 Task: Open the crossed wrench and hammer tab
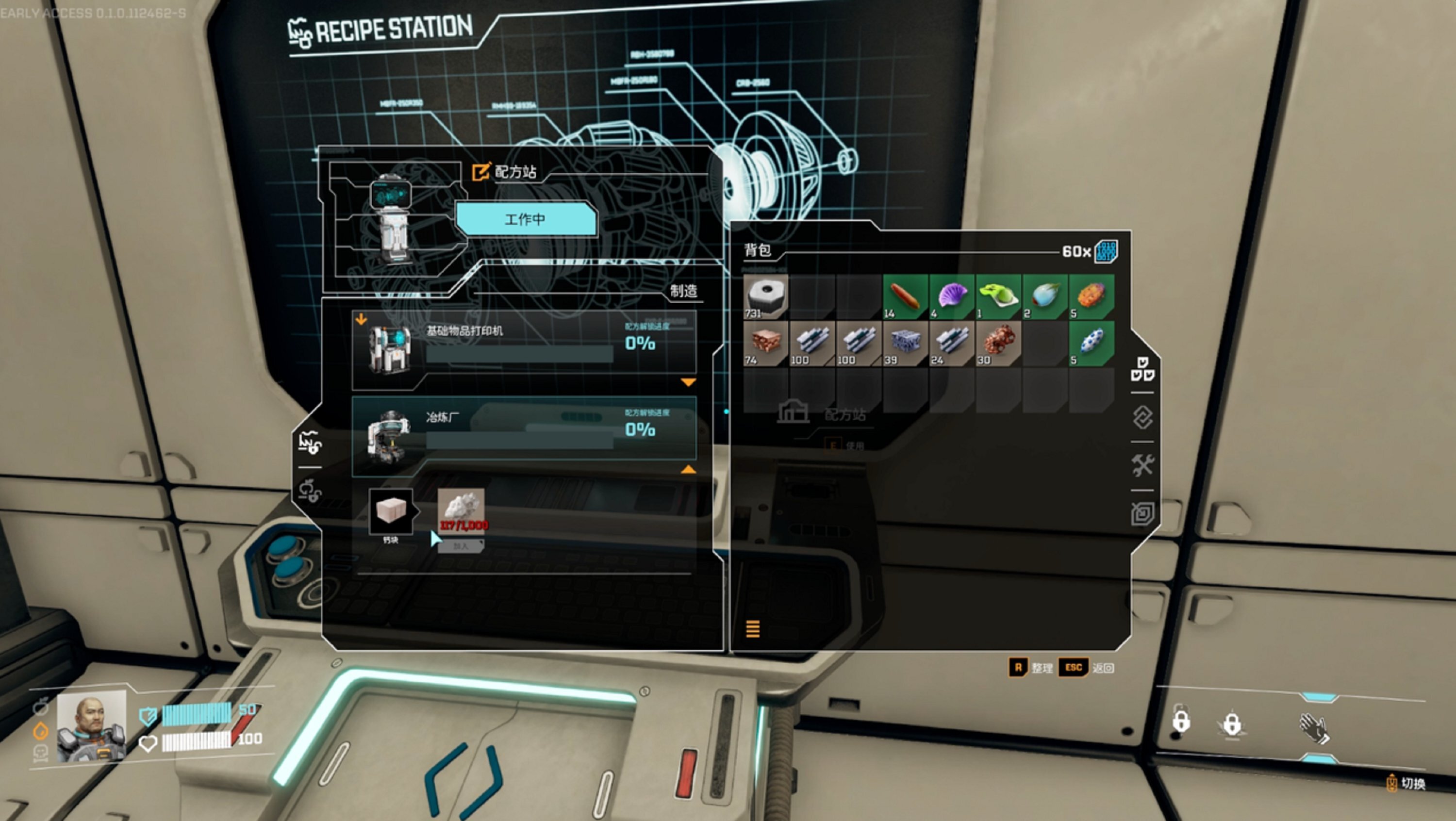pyautogui.click(x=1142, y=466)
